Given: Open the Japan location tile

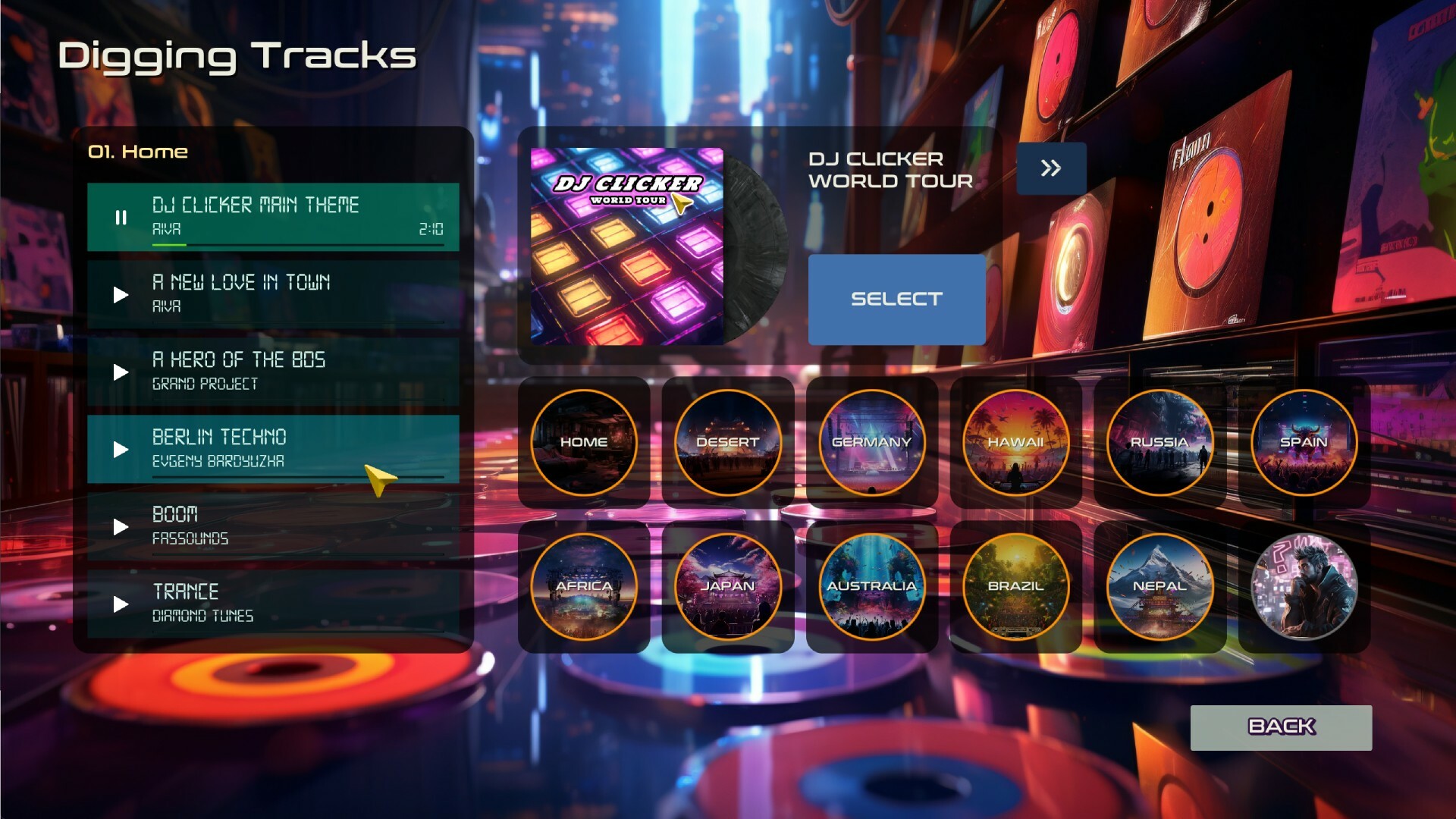Looking at the screenshot, I should 728,587.
